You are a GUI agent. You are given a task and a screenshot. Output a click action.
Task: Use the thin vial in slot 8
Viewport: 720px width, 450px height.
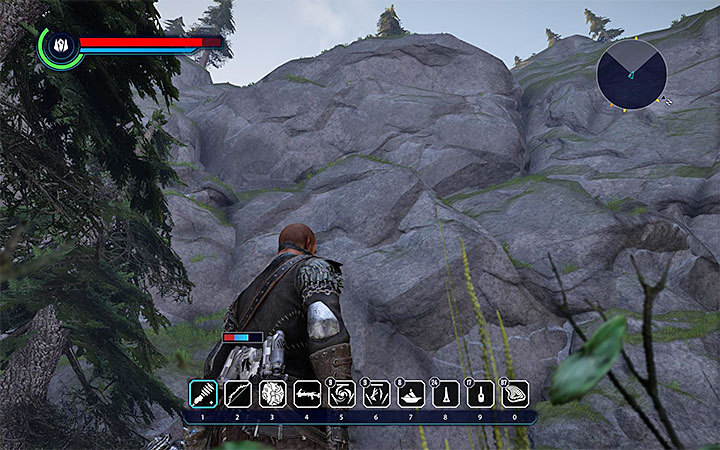[445, 394]
